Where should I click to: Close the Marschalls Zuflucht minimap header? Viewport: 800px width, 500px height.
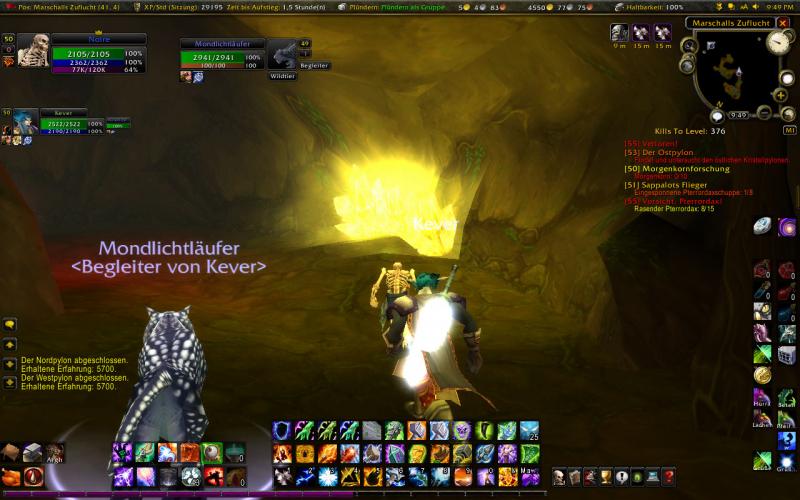click(784, 22)
